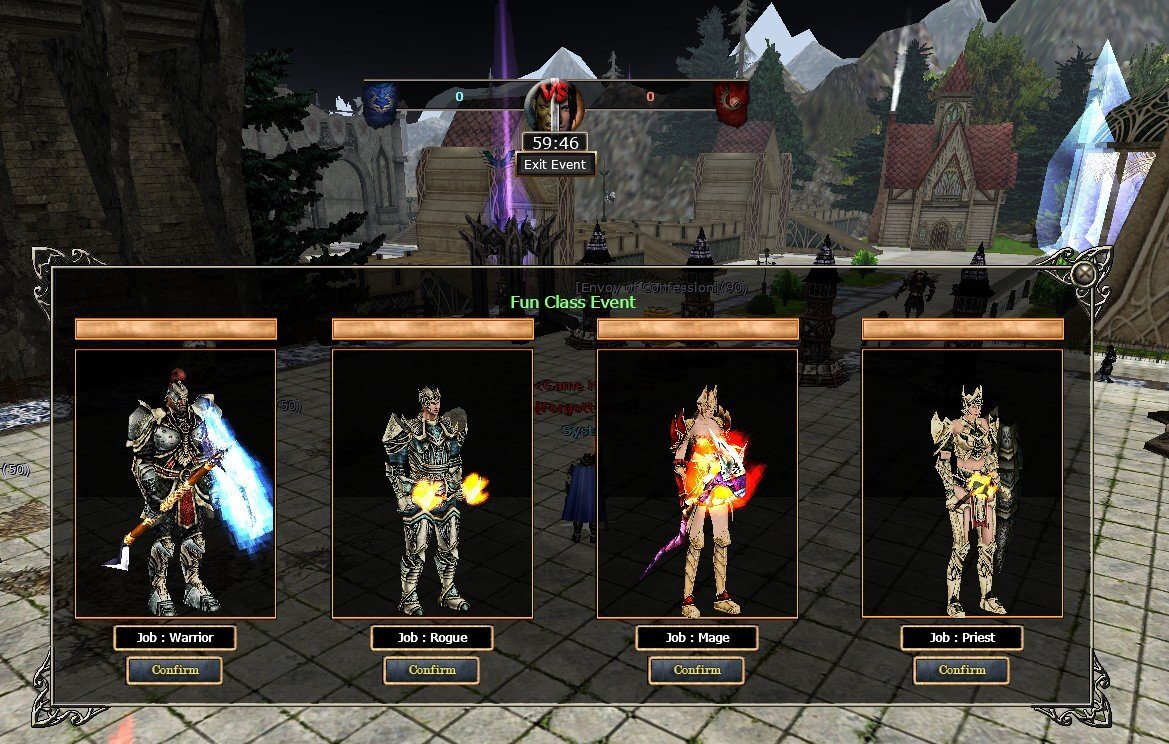1169x744 pixels.
Task: Exit the event via Exit Event button
Action: click(556, 164)
